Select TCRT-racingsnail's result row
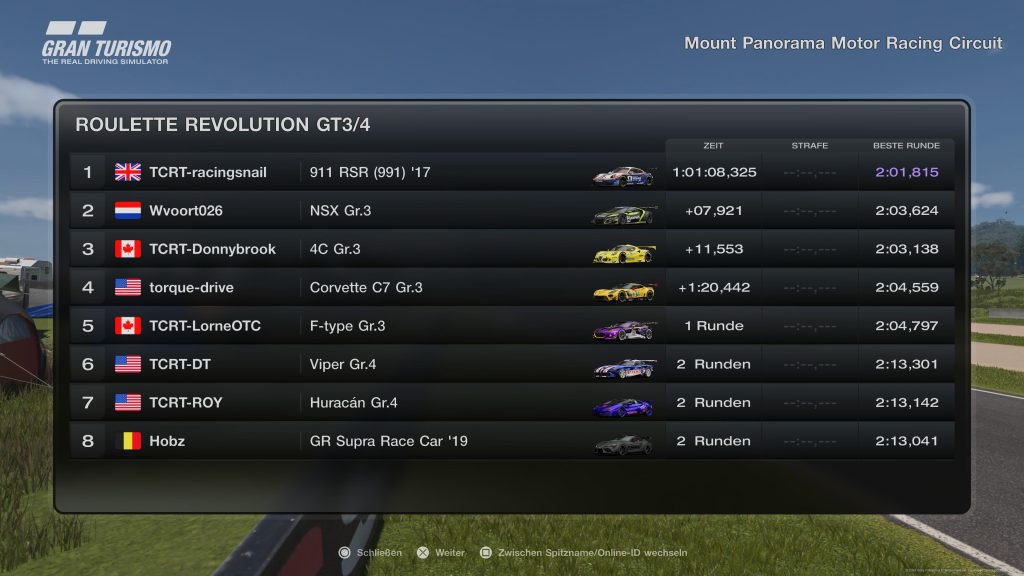The width and height of the screenshot is (1024, 576). tap(510, 172)
